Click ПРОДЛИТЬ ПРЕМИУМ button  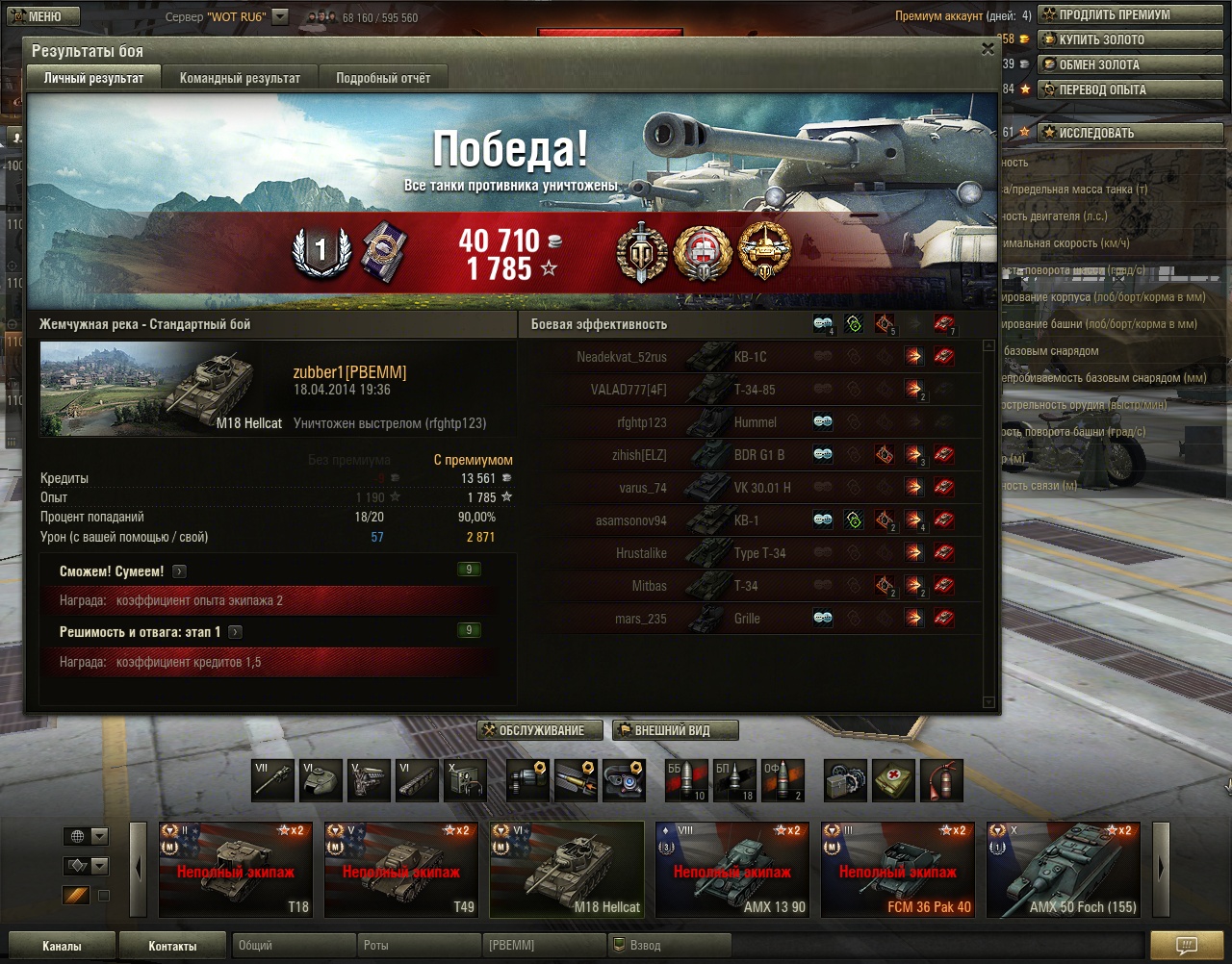[x=1129, y=14]
